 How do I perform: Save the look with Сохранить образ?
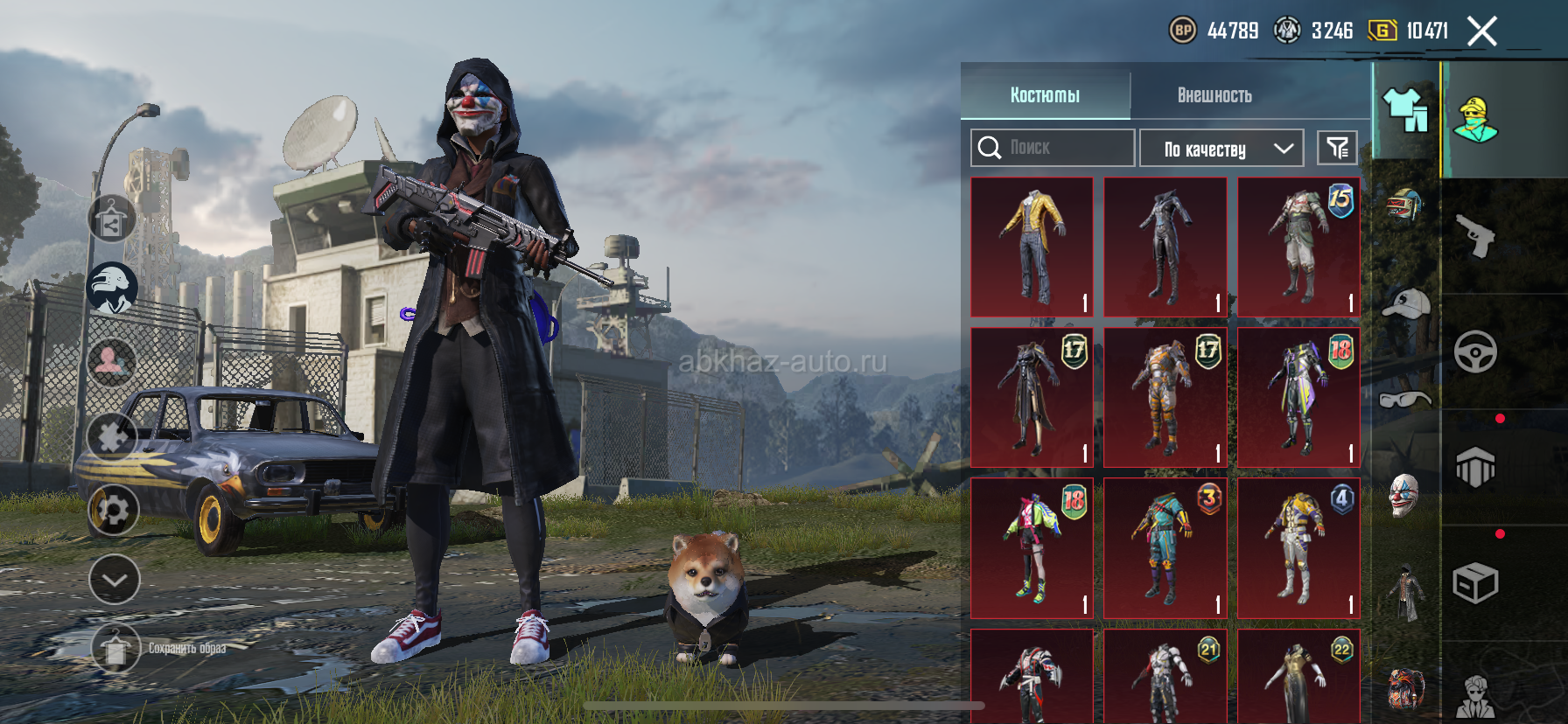coord(115,649)
